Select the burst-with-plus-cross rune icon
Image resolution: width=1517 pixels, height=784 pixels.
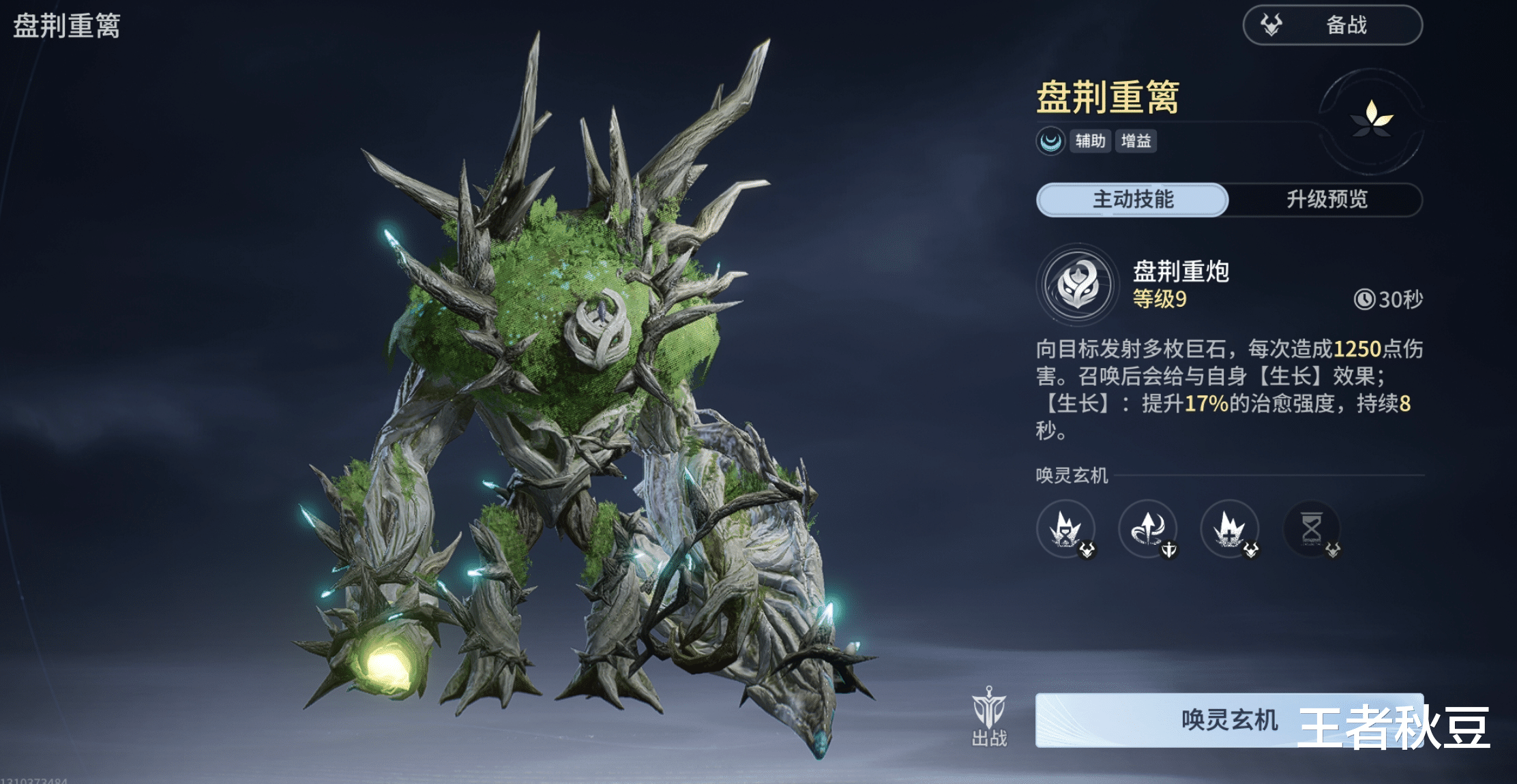click(1230, 529)
